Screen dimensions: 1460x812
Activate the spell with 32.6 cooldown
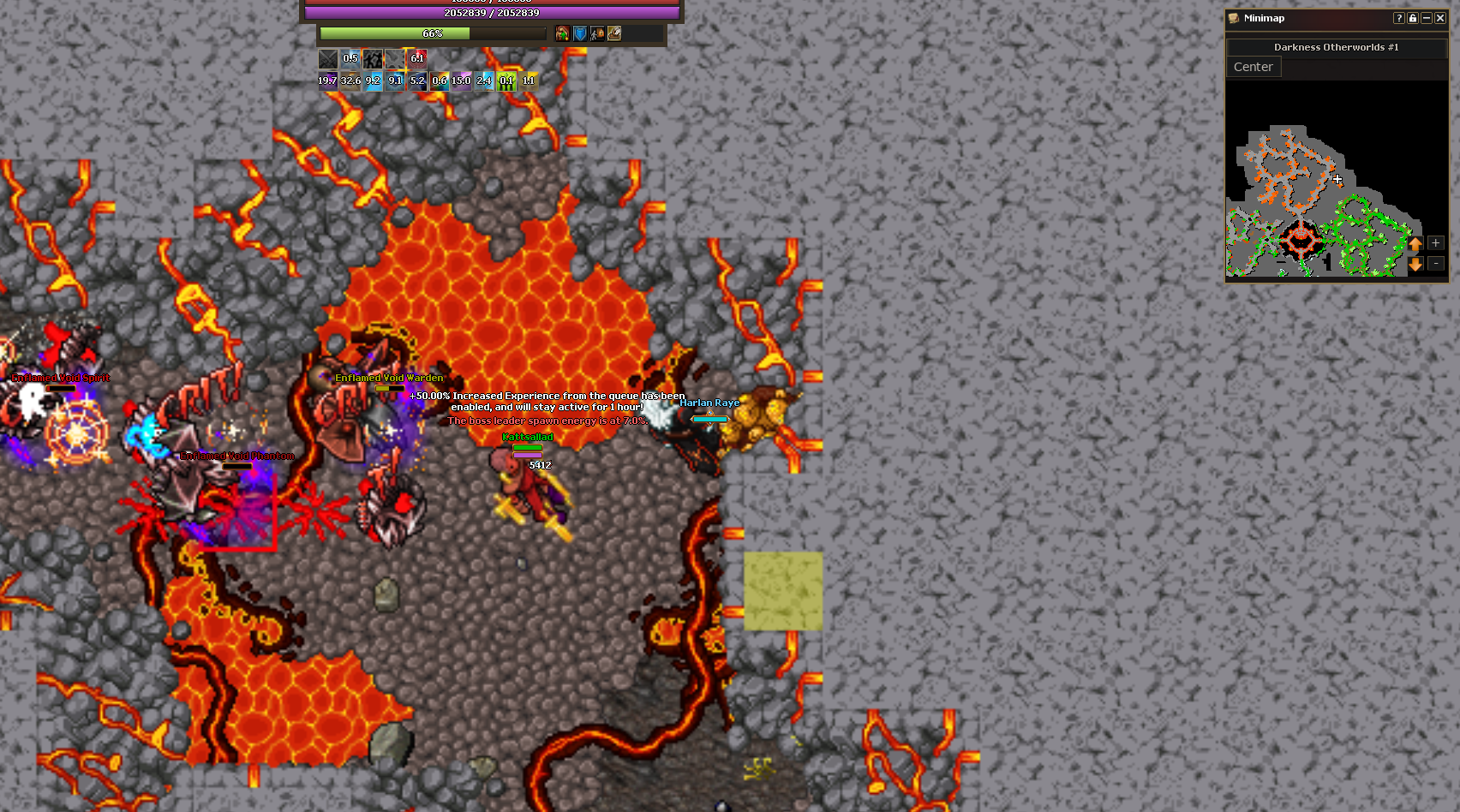click(350, 81)
